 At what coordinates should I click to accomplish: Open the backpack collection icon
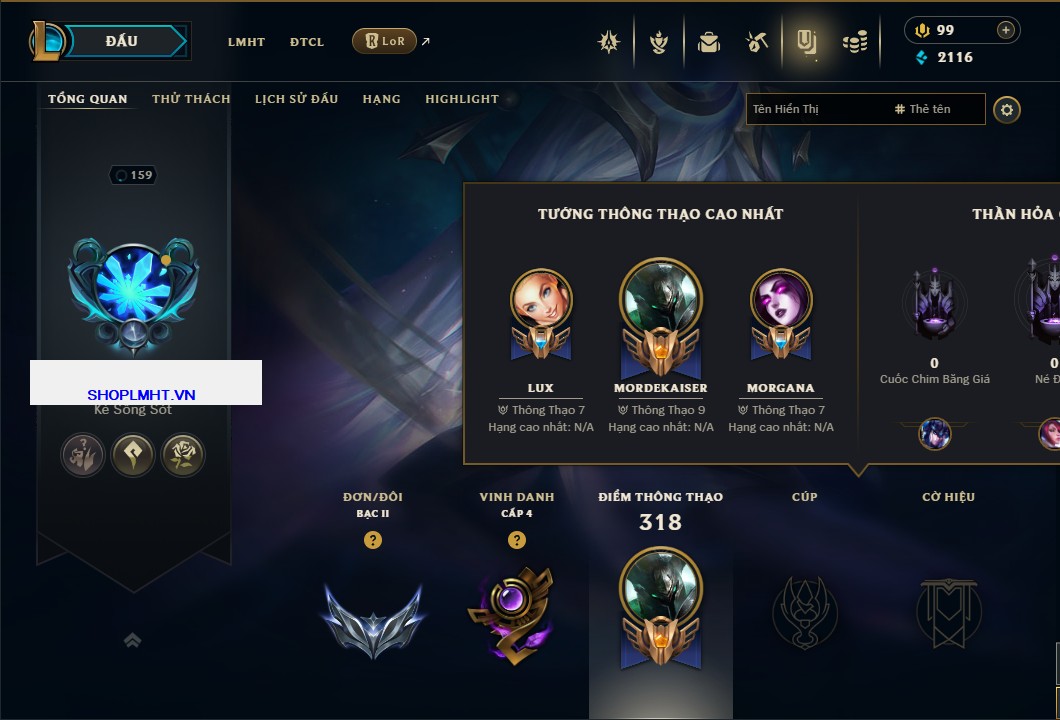(709, 42)
